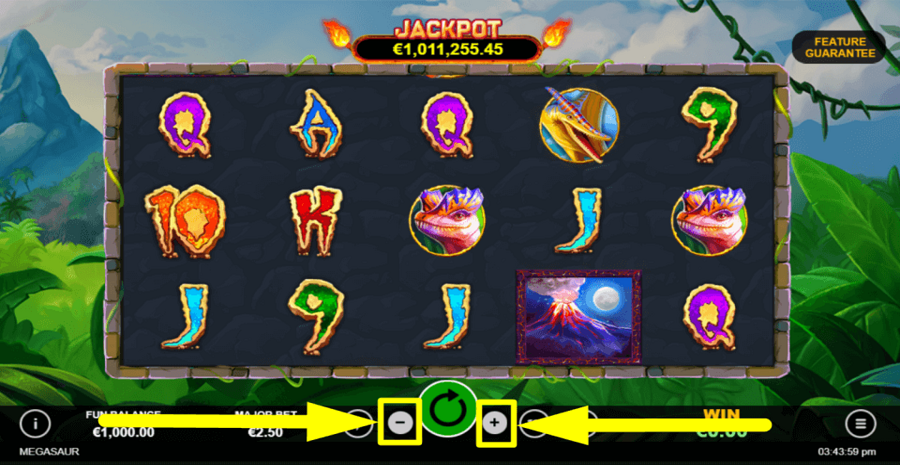
Task: Open the hamburger menu
Action: pyautogui.click(x=859, y=423)
